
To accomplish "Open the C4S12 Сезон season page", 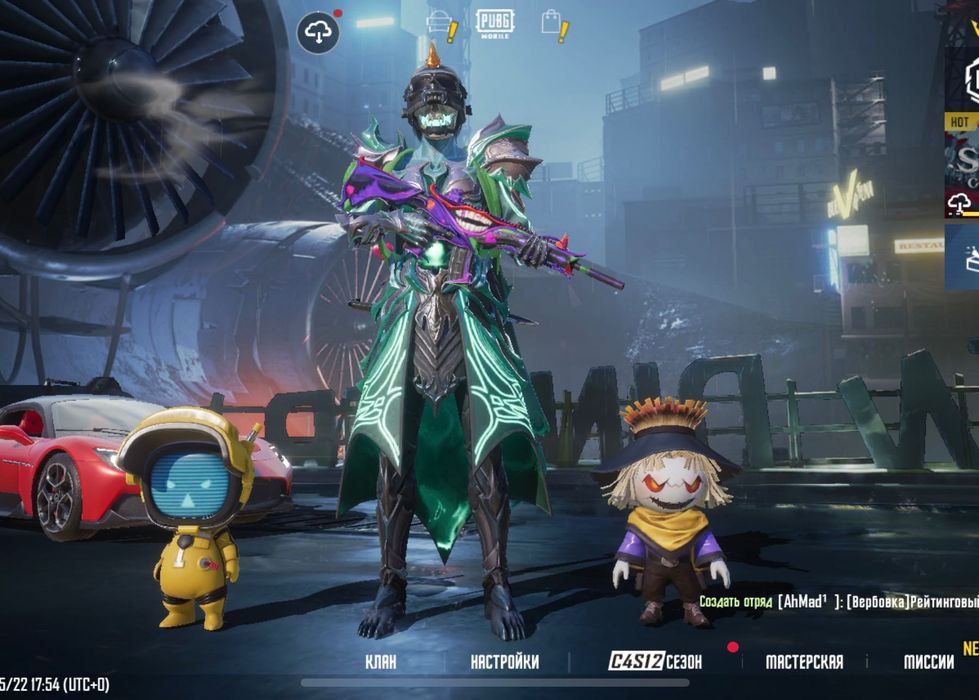I will pos(655,662).
